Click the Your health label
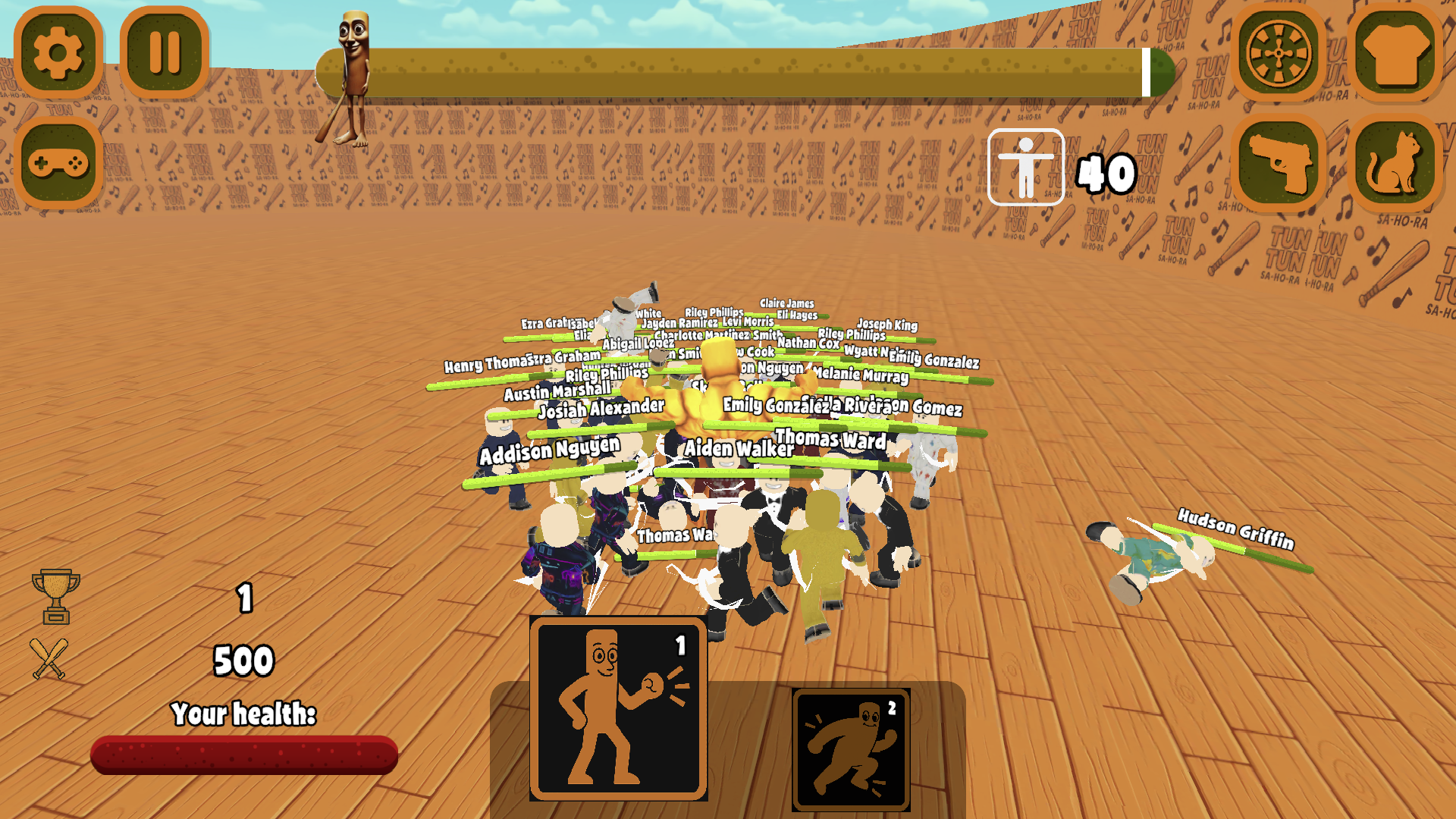The image size is (1456, 819). click(x=244, y=713)
